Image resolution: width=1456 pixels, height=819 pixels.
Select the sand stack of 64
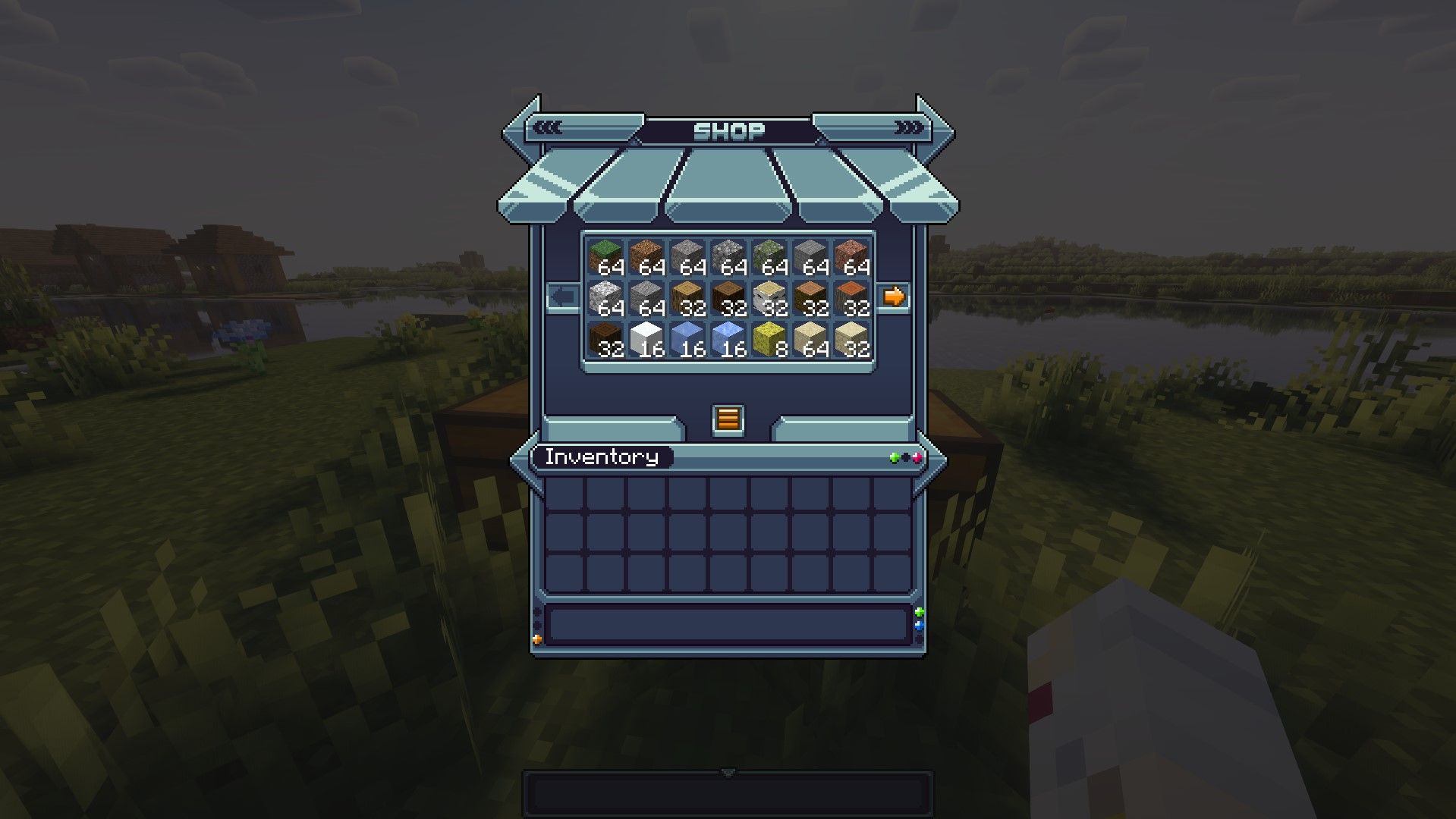coord(810,339)
